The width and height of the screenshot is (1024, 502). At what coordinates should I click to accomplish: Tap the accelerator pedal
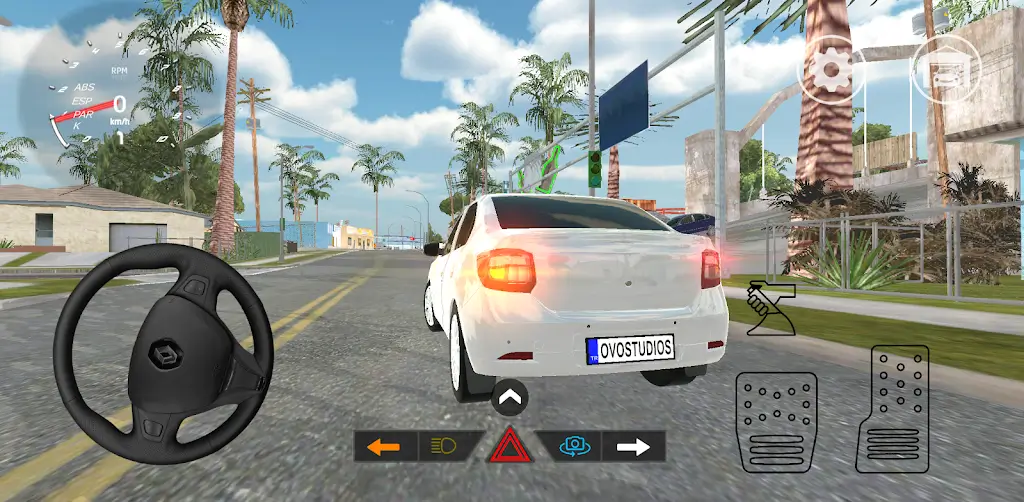[892, 408]
